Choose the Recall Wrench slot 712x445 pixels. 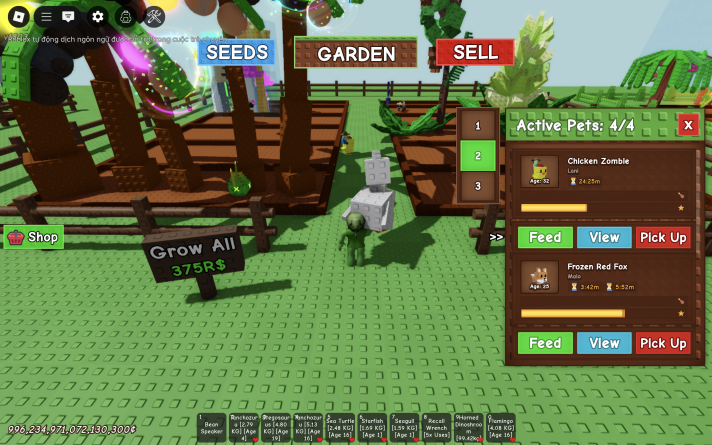pyautogui.click(x=436, y=428)
